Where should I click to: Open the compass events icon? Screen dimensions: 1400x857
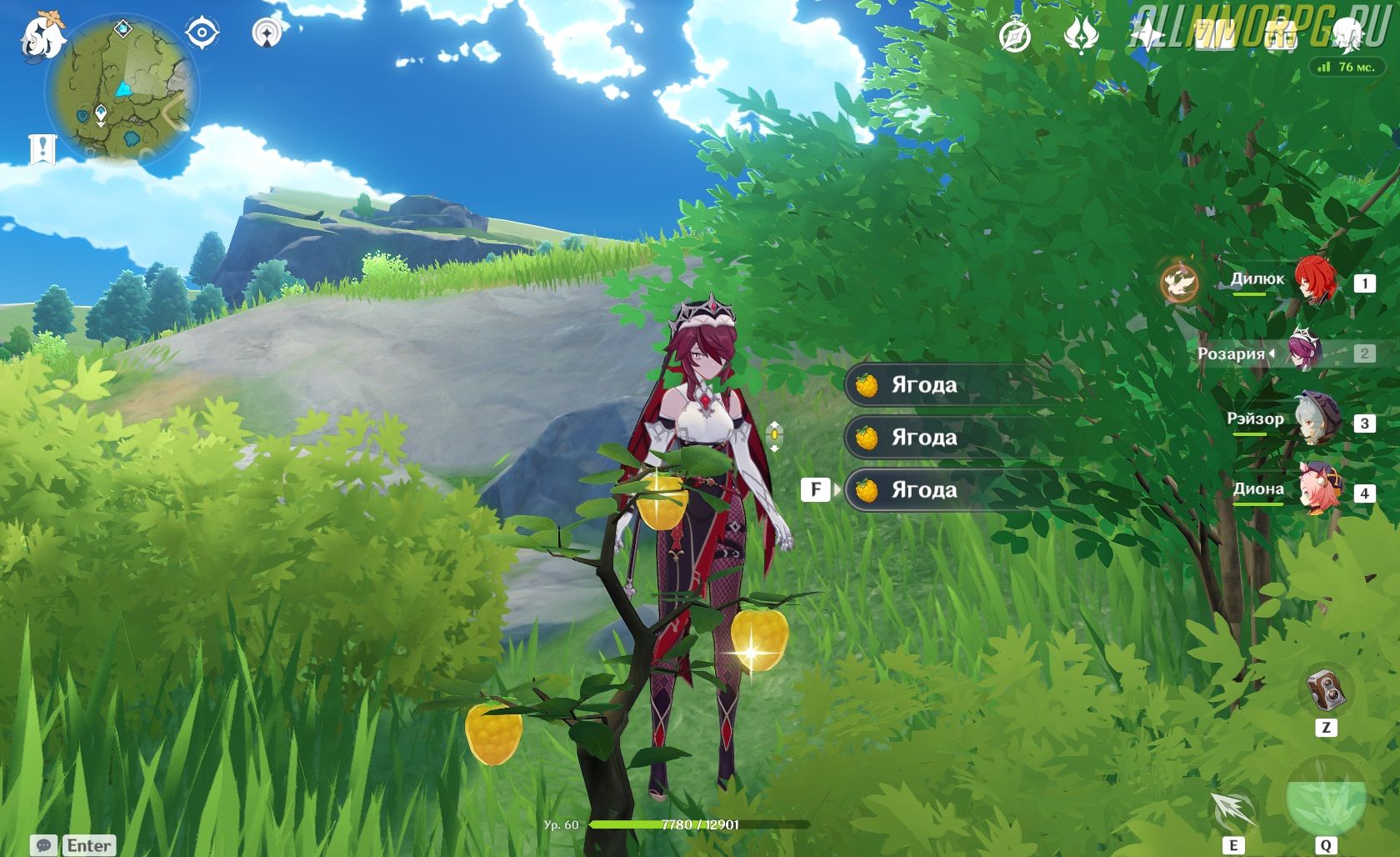click(x=1014, y=36)
